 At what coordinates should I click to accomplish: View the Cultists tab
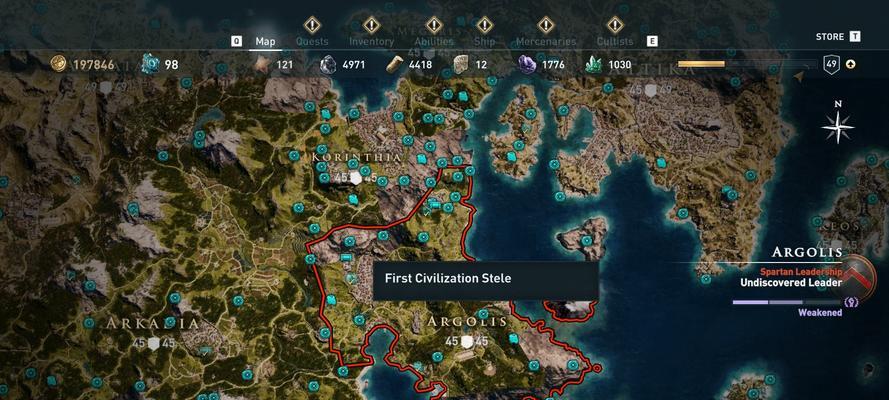click(614, 41)
